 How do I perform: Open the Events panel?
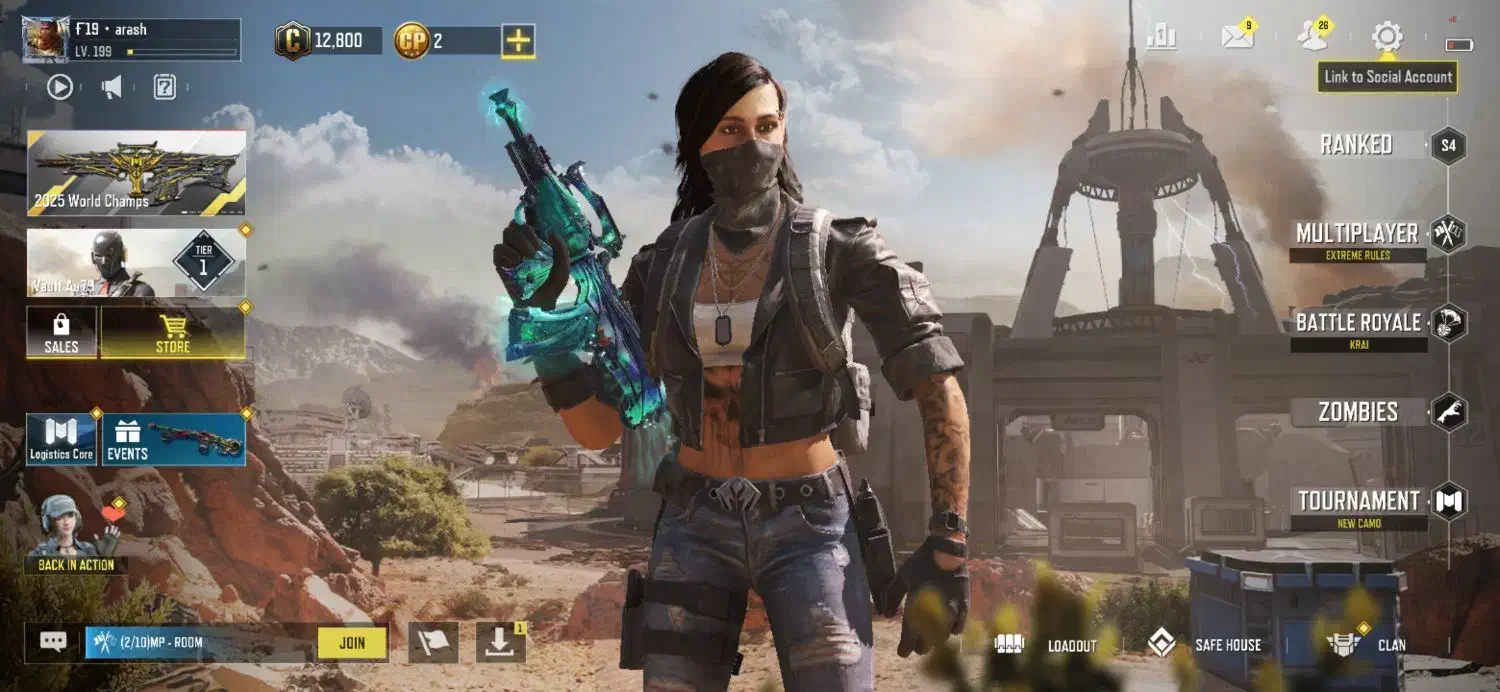pyautogui.click(x=174, y=440)
